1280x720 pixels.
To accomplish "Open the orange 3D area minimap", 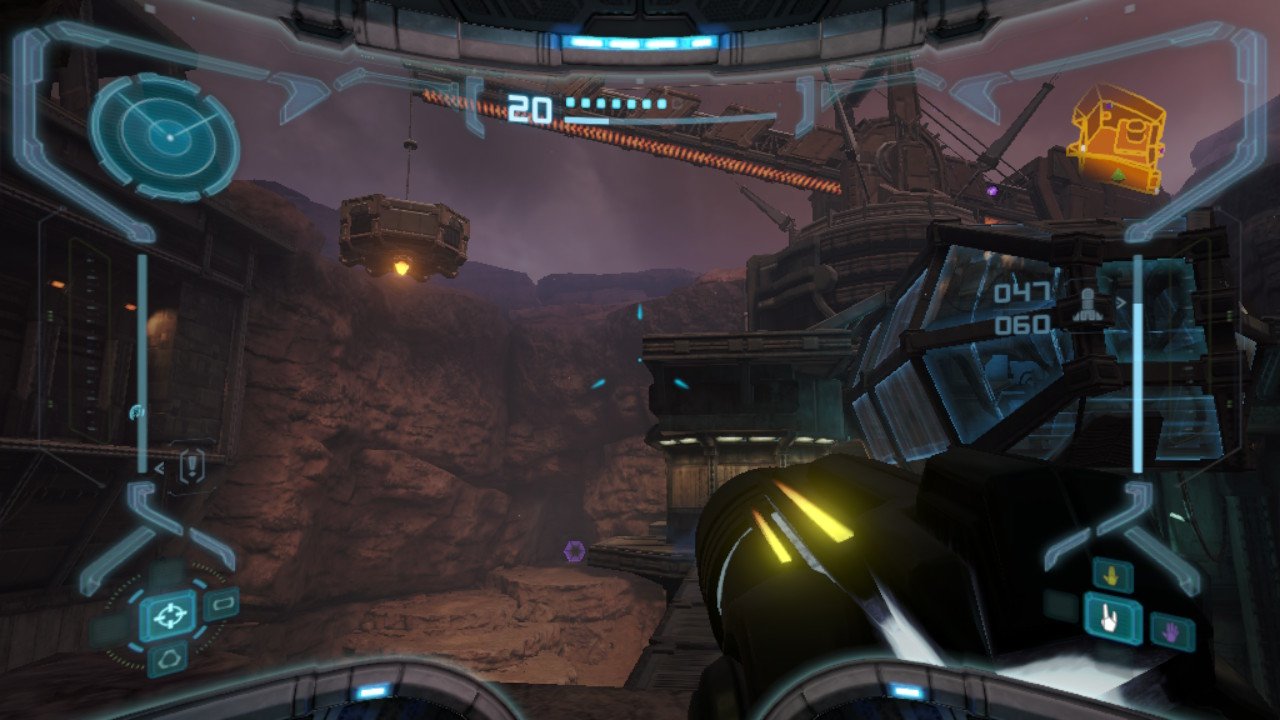I will tap(1116, 137).
